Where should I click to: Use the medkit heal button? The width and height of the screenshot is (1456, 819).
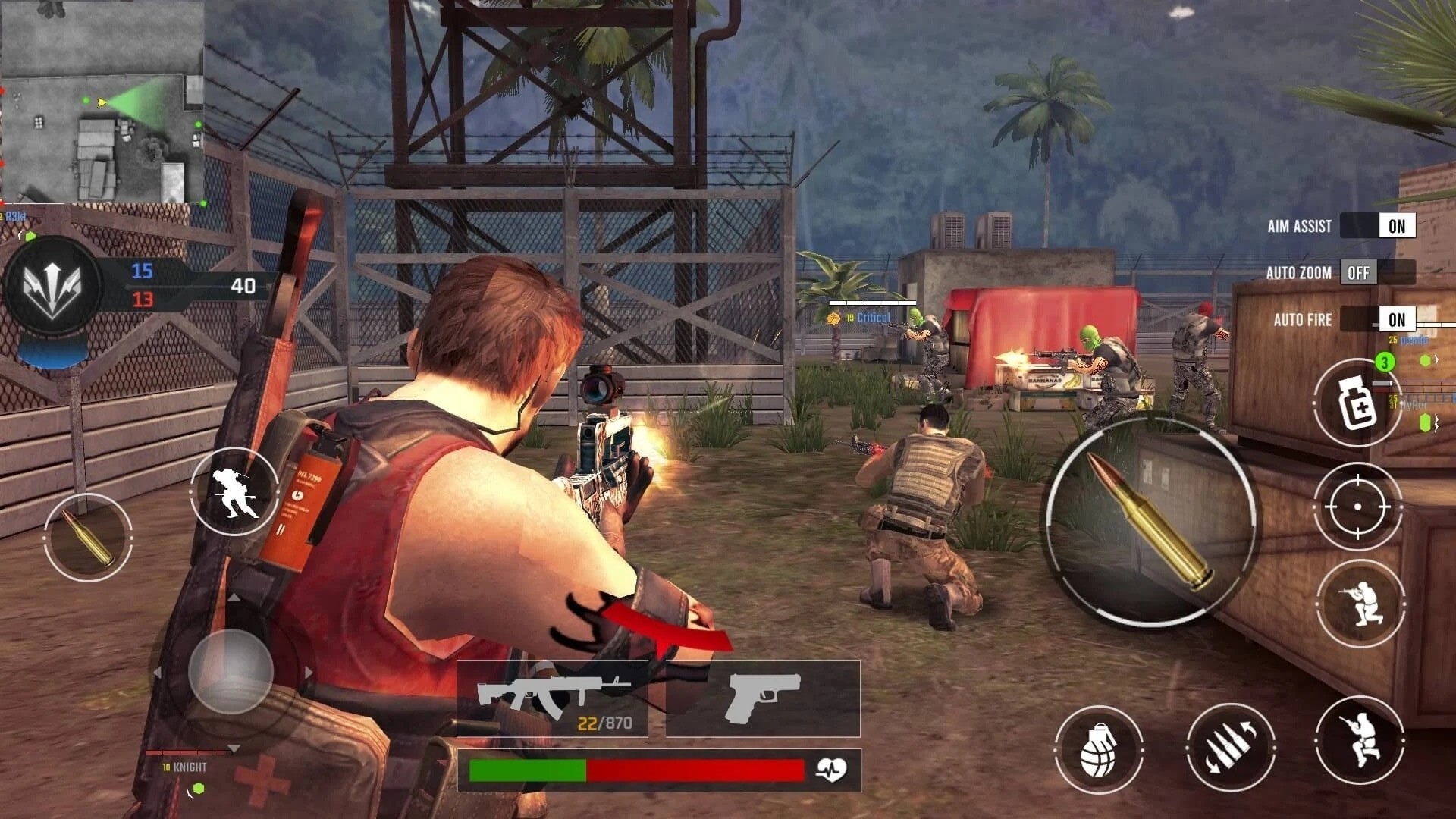pos(1357,403)
